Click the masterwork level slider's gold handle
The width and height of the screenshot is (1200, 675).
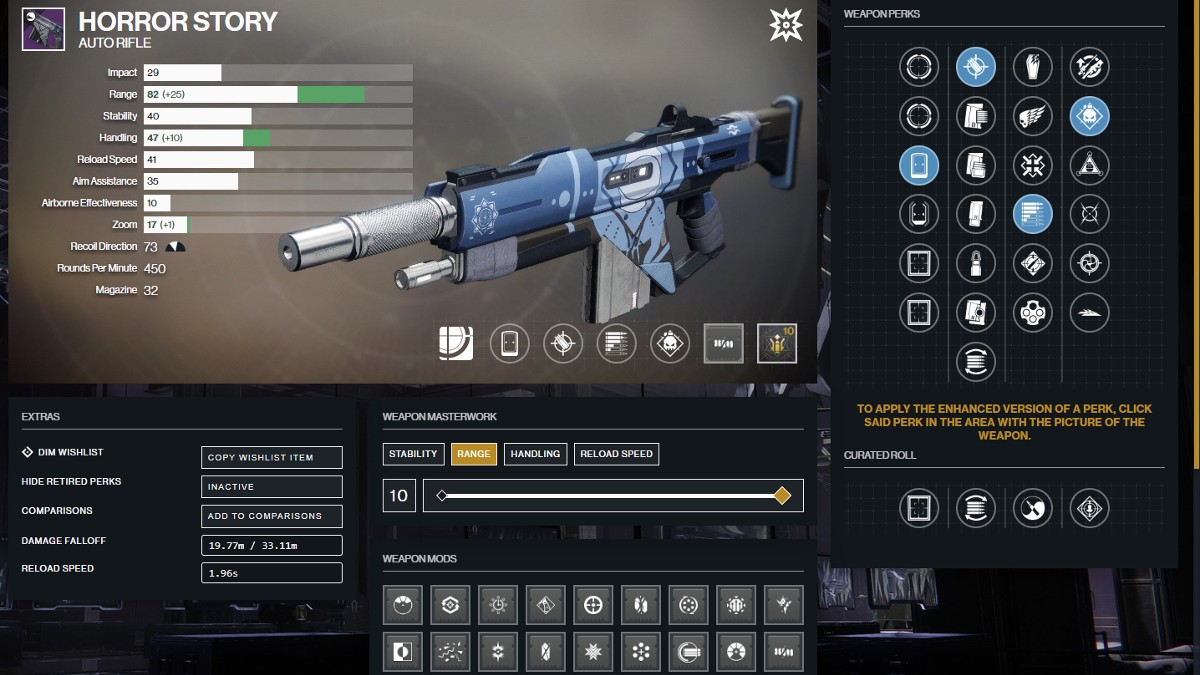tap(782, 495)
